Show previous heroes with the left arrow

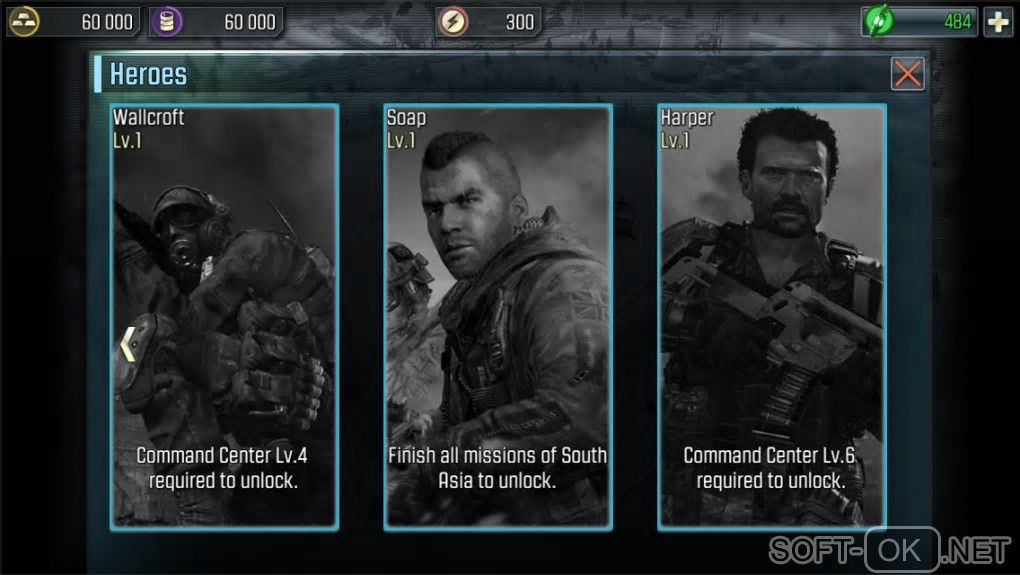tap(127, 344)
